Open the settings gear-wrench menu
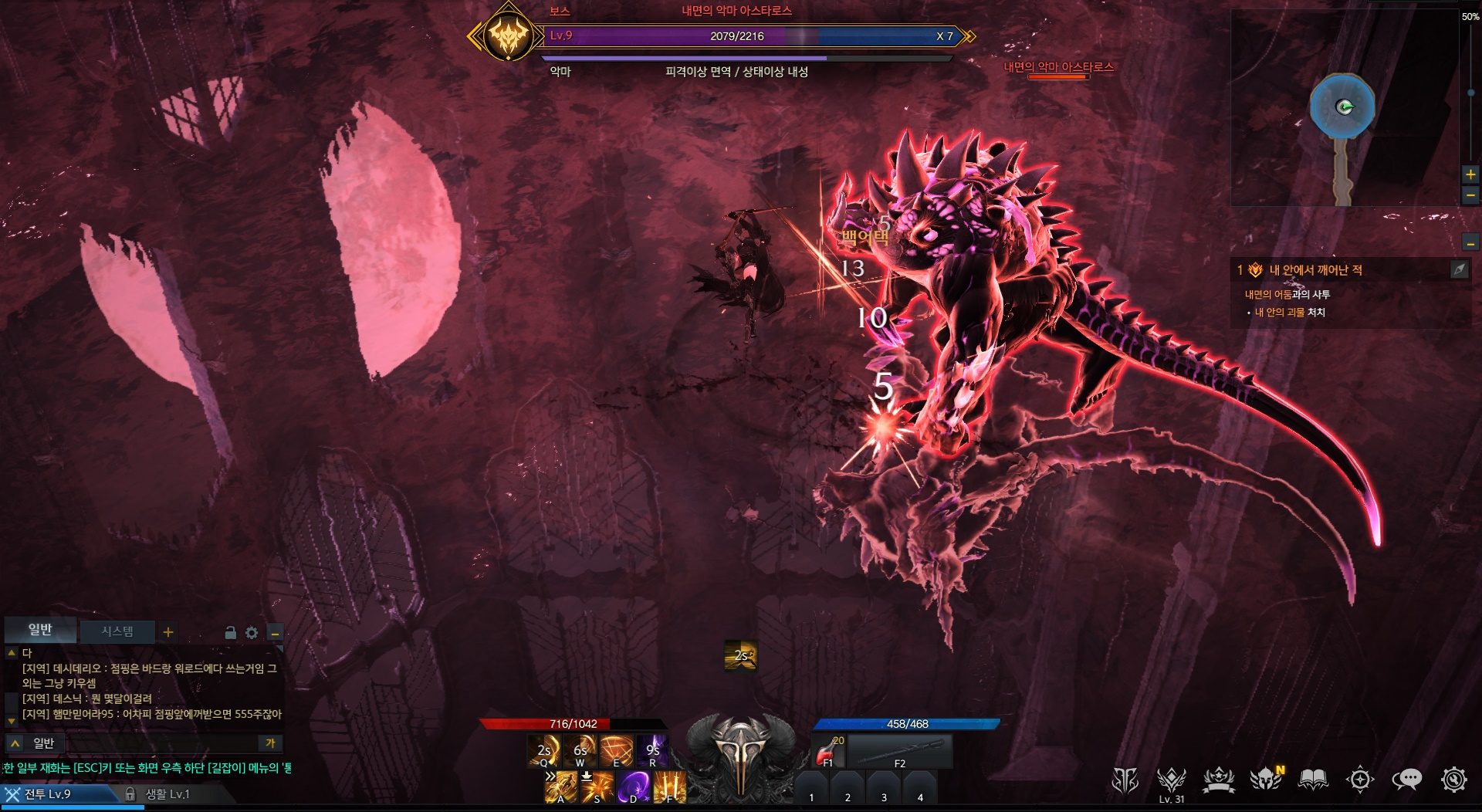This screenshot has width=1482, height=812. click(1453, 780)
